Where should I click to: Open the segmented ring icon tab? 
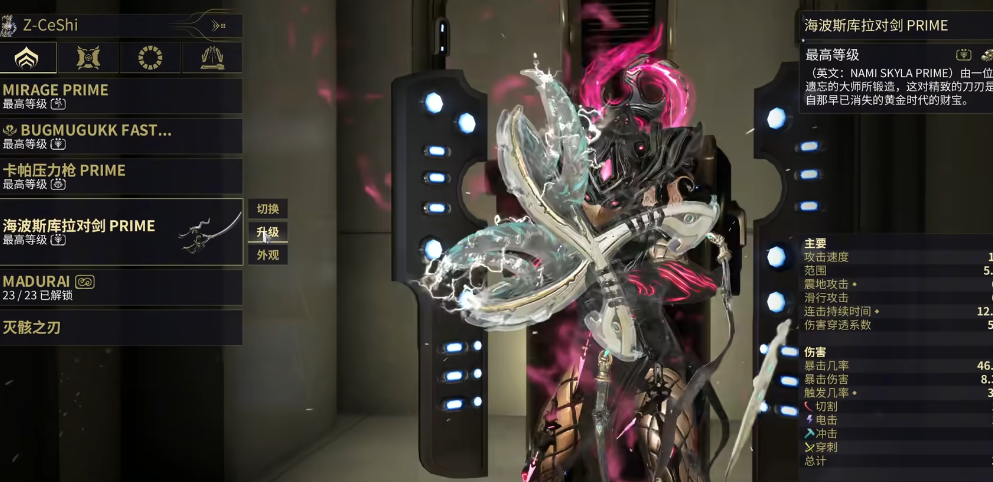click(x=150, y=59)
